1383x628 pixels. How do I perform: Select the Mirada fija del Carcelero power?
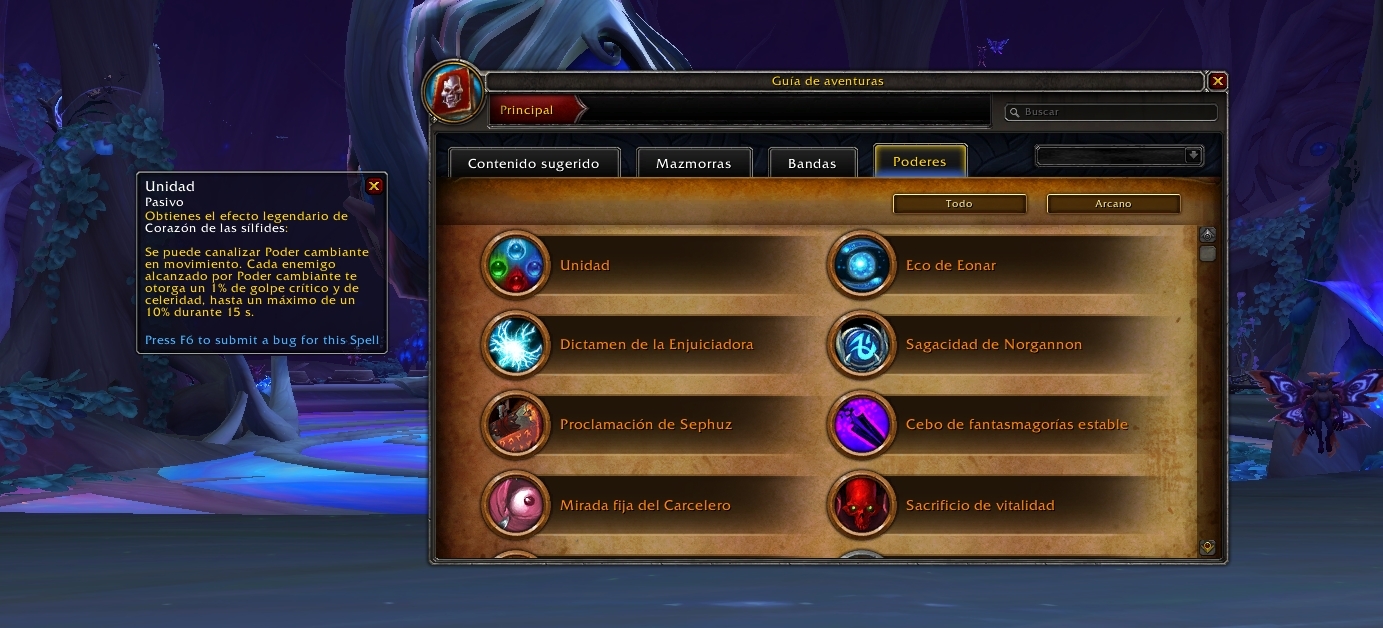tap(645, 505)
